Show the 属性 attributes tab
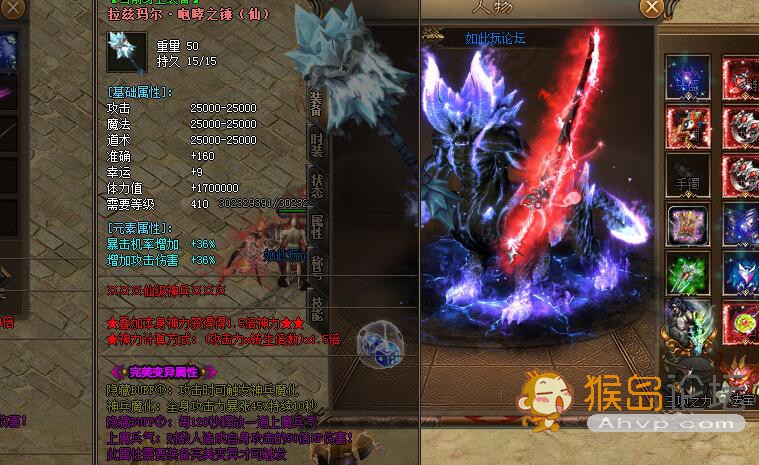 pos(316,226)
